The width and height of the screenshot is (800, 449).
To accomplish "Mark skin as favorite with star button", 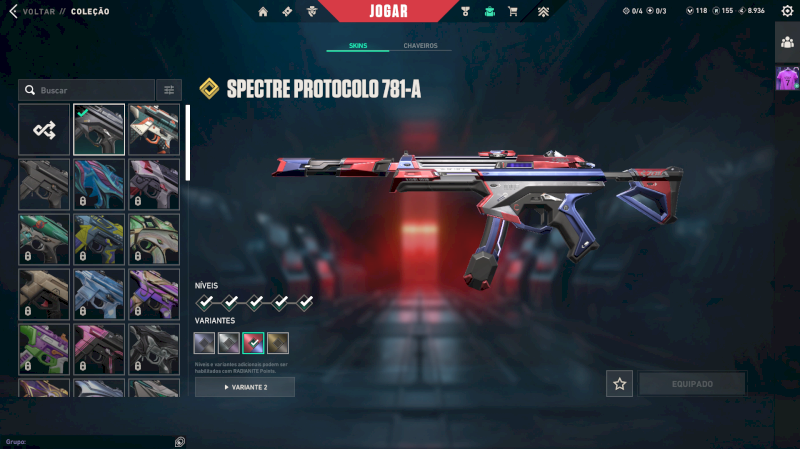I will [619, 383].
